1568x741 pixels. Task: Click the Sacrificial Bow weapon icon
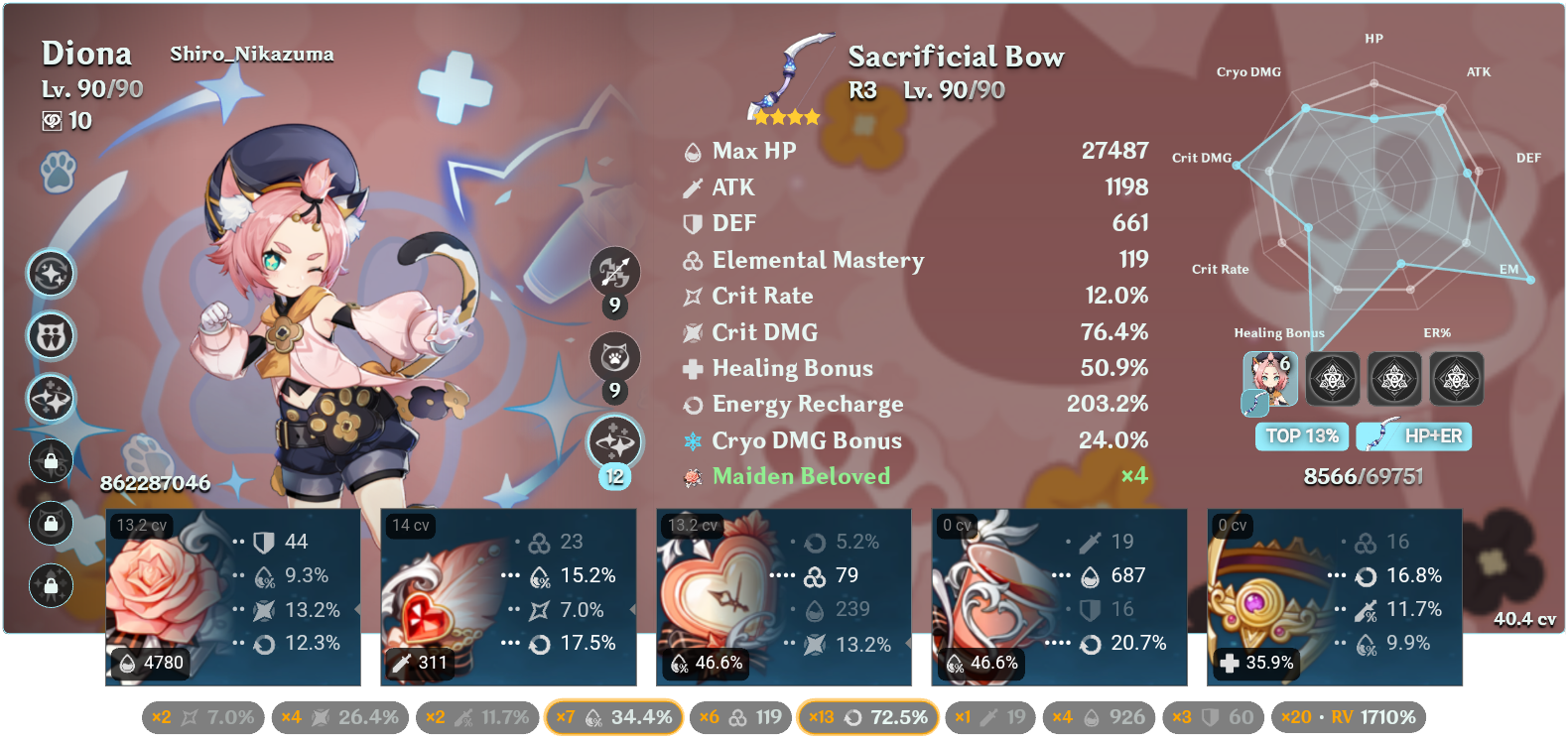[787, 69]
